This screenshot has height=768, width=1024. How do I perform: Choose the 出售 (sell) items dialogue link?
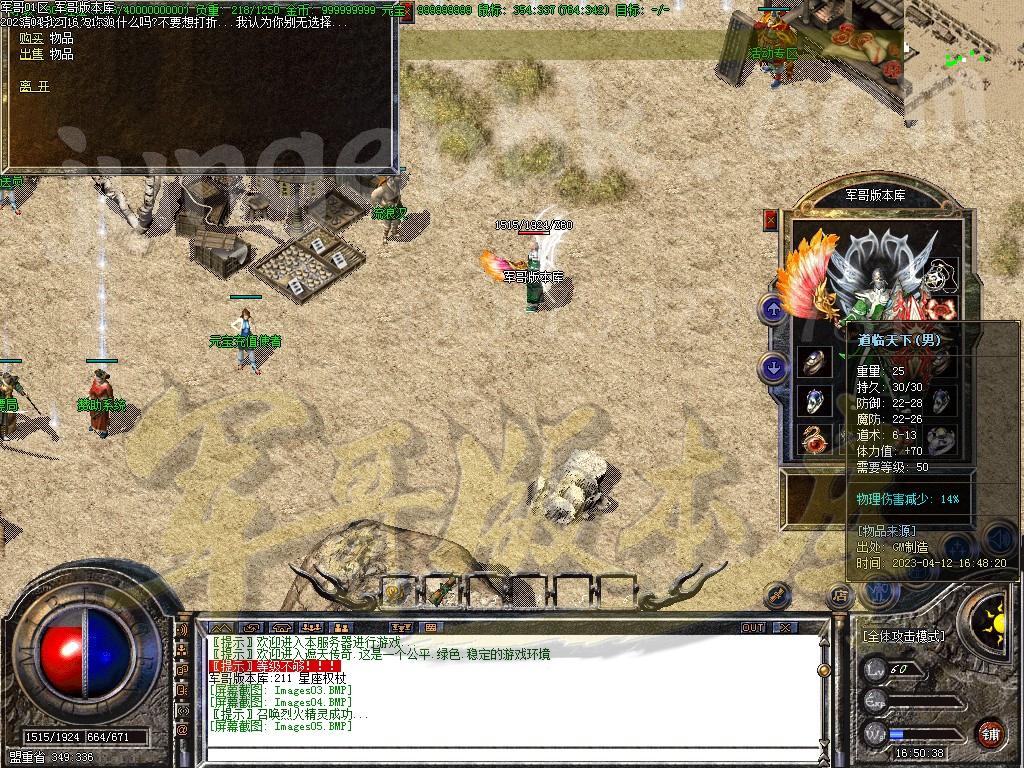click(46, 54)
